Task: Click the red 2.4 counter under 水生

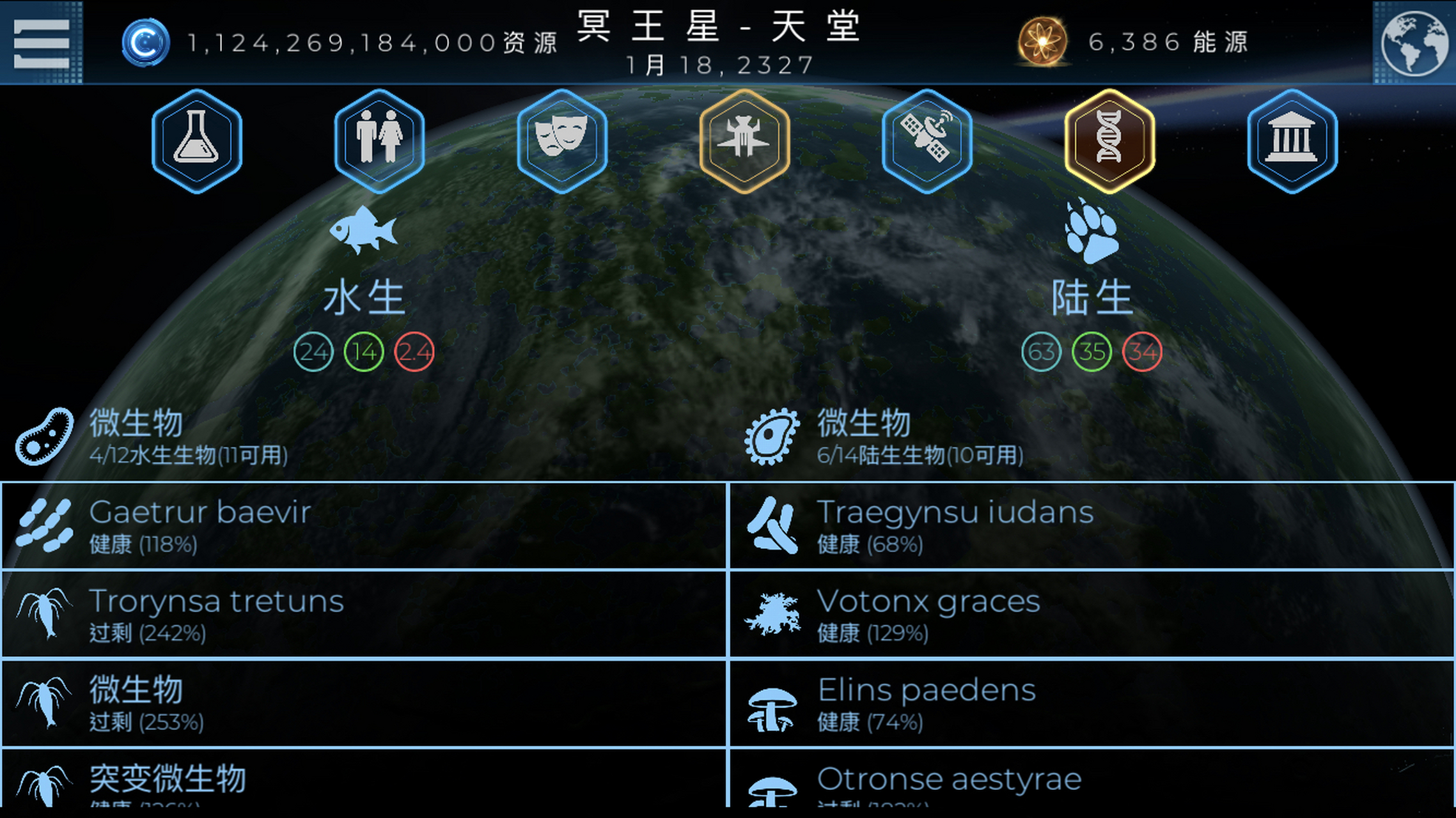Action: [x=414, y=351]
